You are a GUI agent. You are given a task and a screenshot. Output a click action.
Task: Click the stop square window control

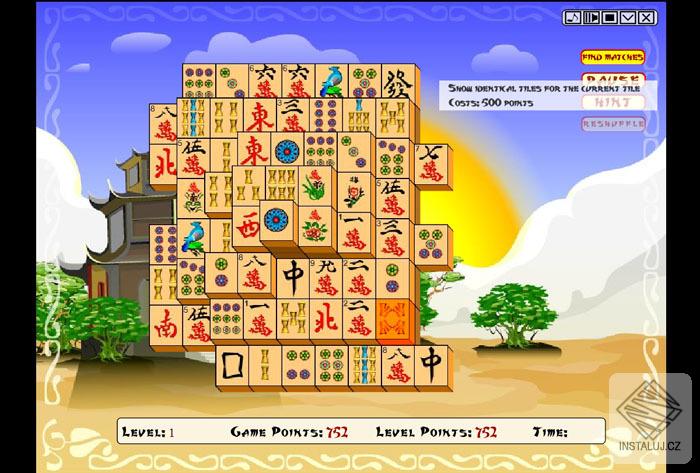[609, 17]
